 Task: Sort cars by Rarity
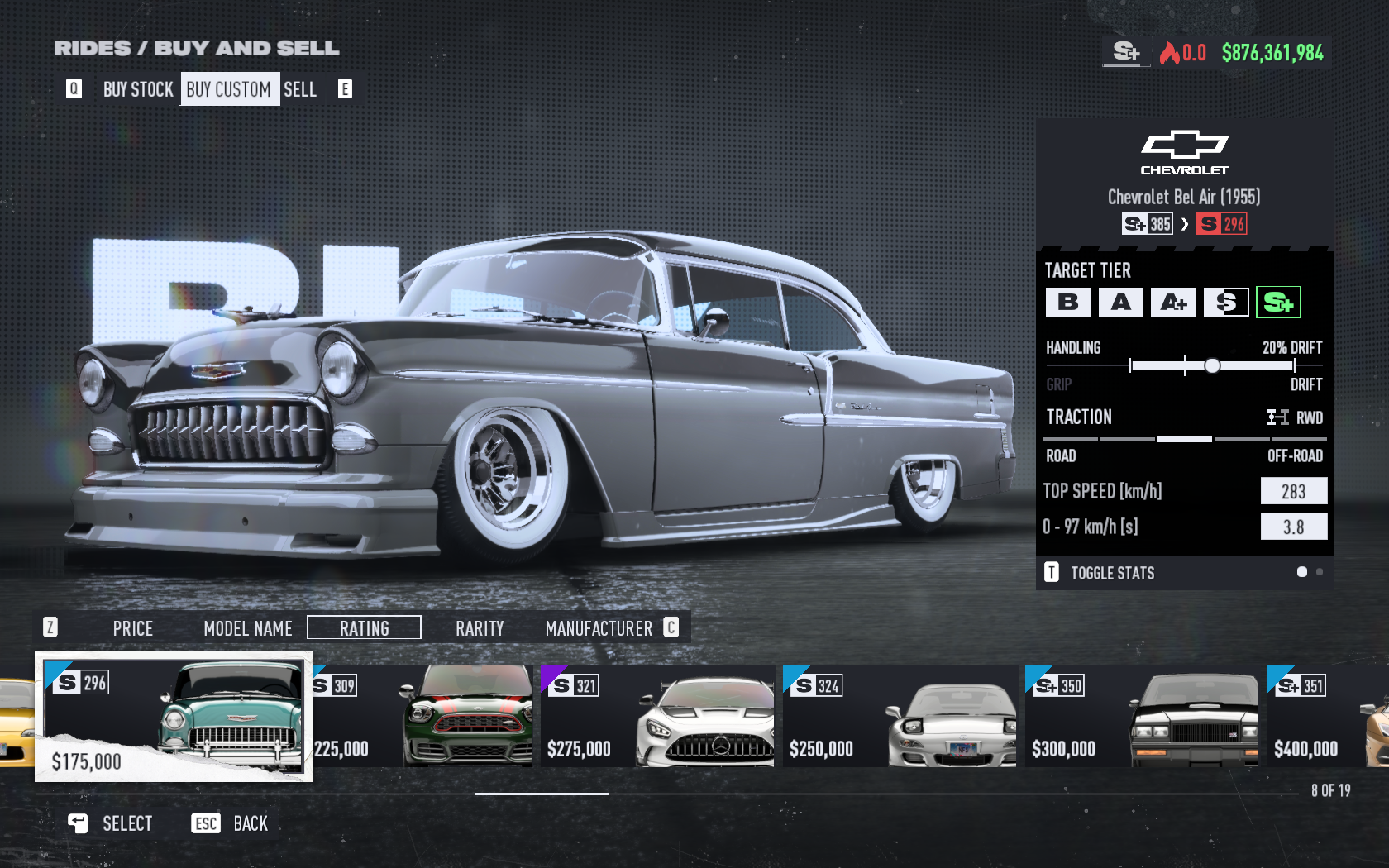(480, 628)
